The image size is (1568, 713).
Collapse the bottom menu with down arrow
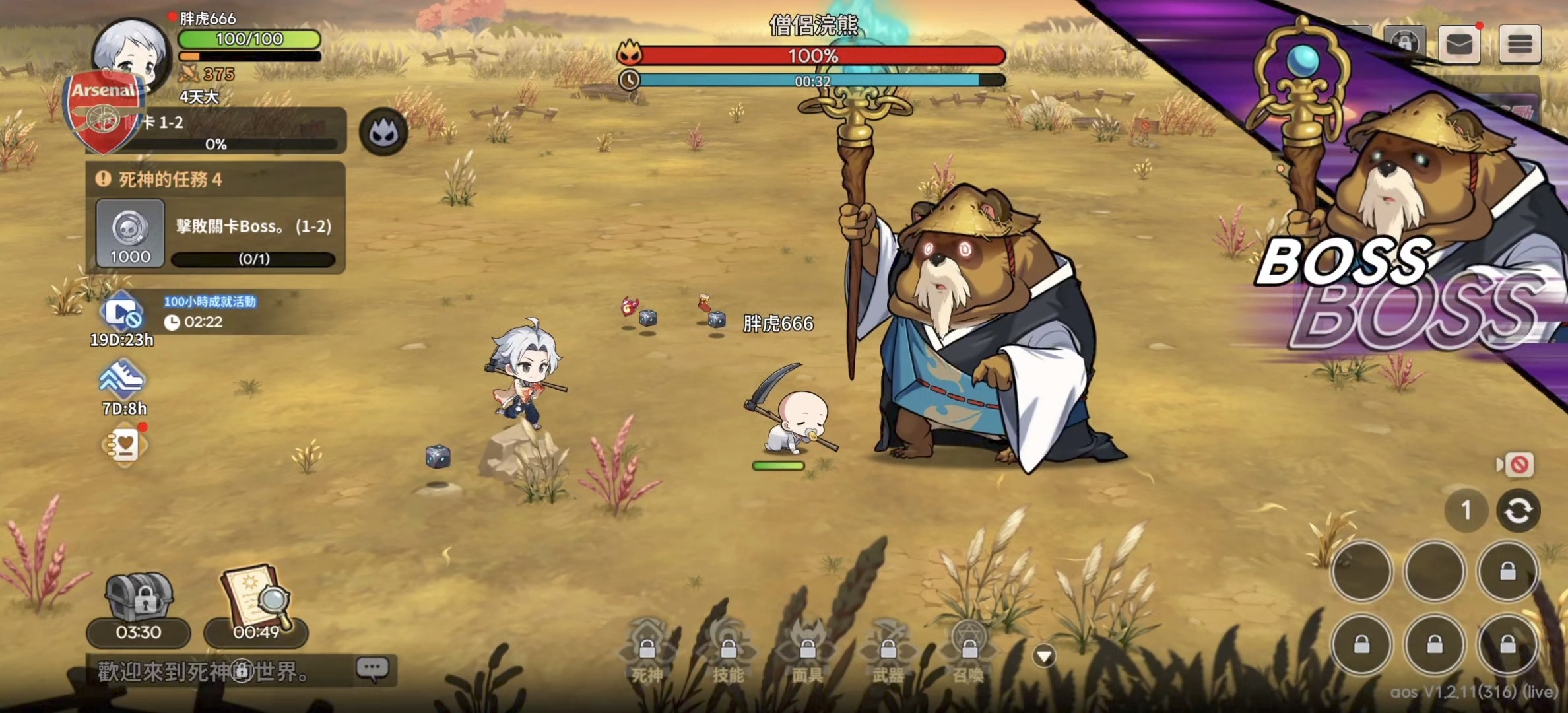pos(1044,656)
